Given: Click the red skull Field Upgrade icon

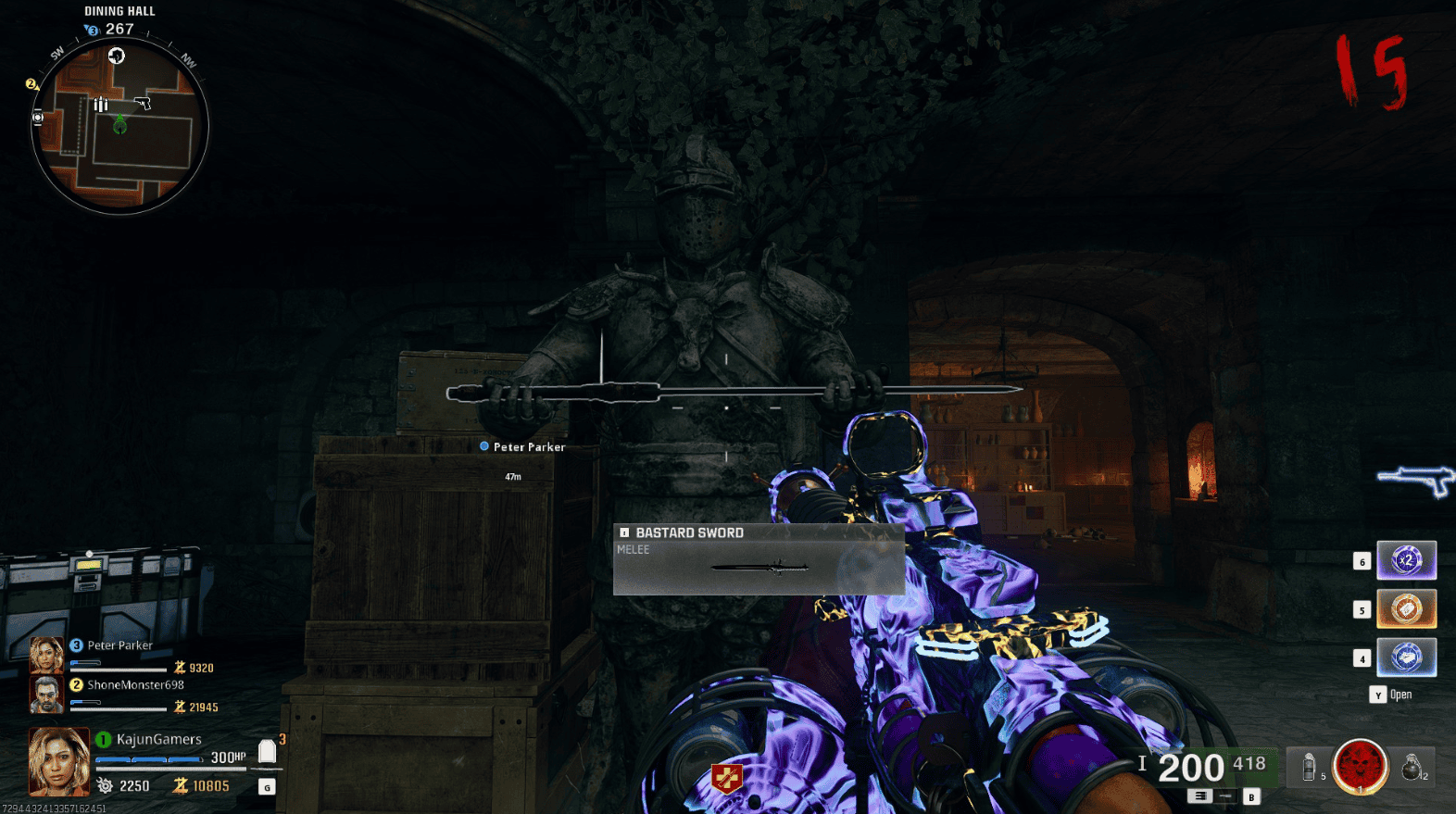Looking at the screenshot, I should click(x=1359, y=767).
